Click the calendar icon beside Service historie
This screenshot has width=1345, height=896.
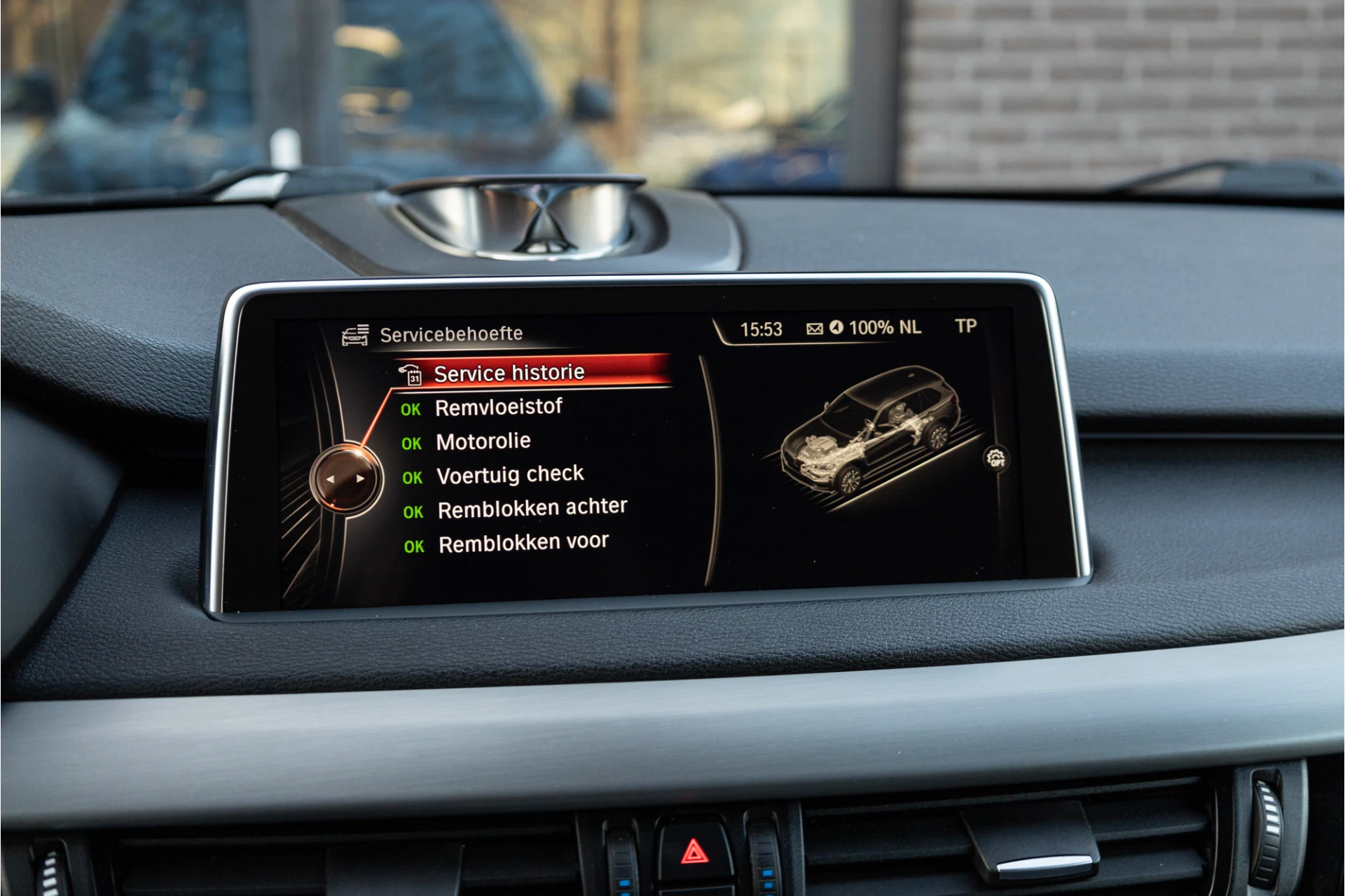[413, 373]
